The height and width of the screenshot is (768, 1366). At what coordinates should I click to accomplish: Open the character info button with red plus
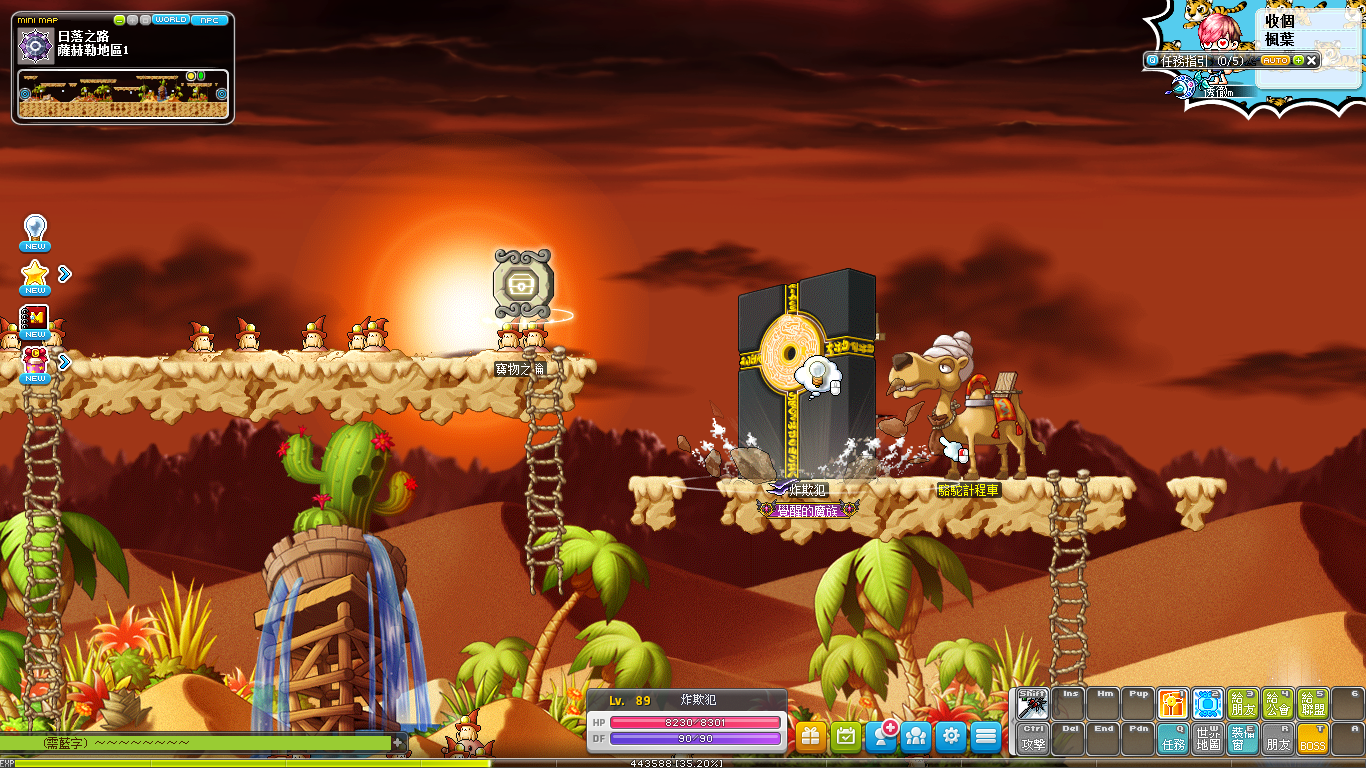click(881, 737)
